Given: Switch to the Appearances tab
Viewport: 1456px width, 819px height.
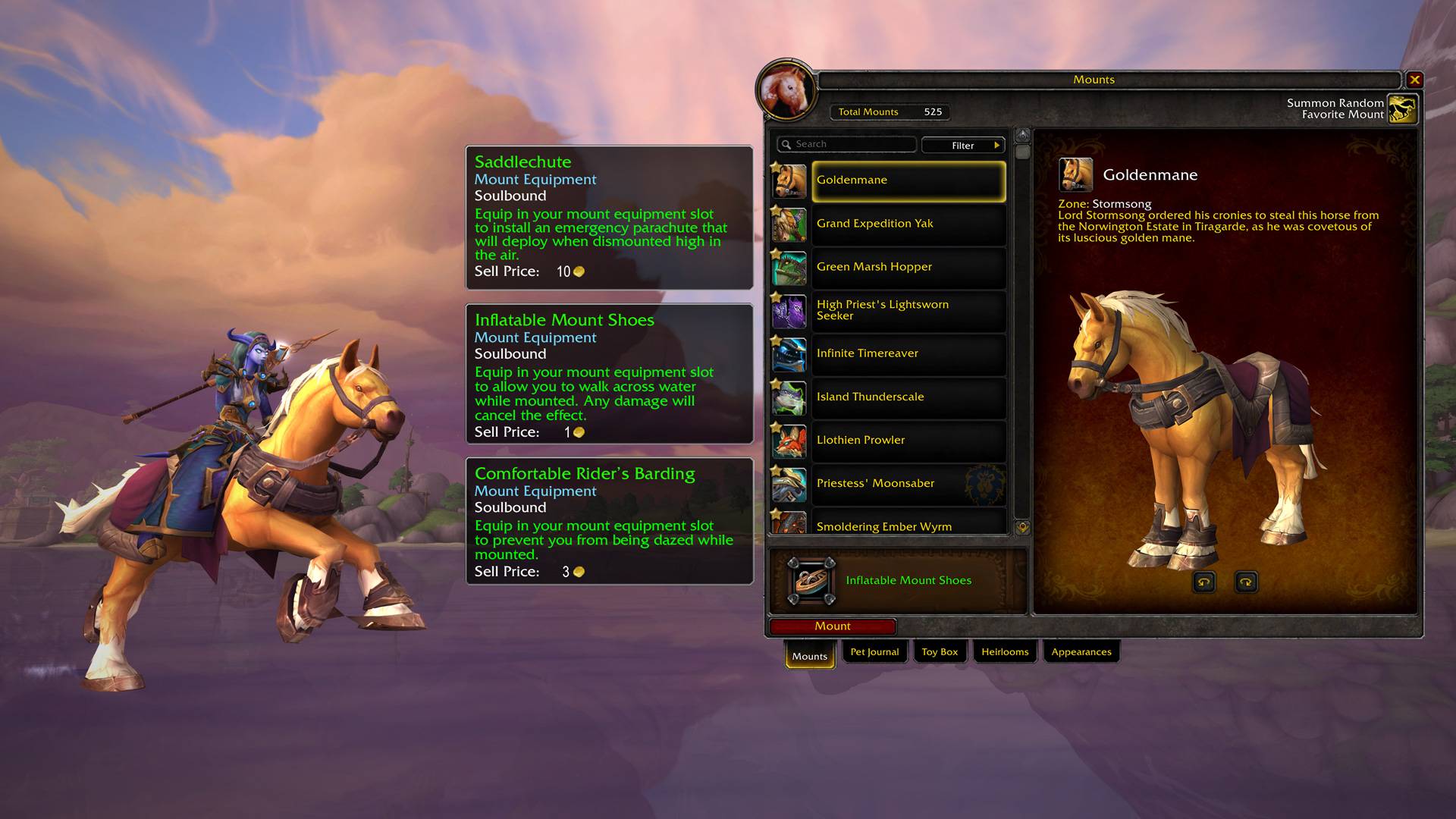Looking at the screenshot, I should point(1081,652).
